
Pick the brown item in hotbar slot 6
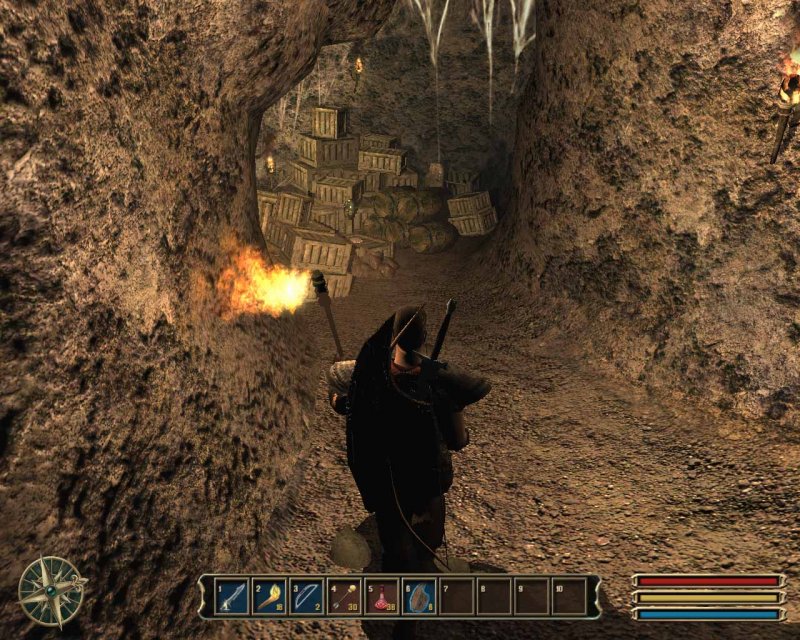pyautogui.click(x=420, y=596)
